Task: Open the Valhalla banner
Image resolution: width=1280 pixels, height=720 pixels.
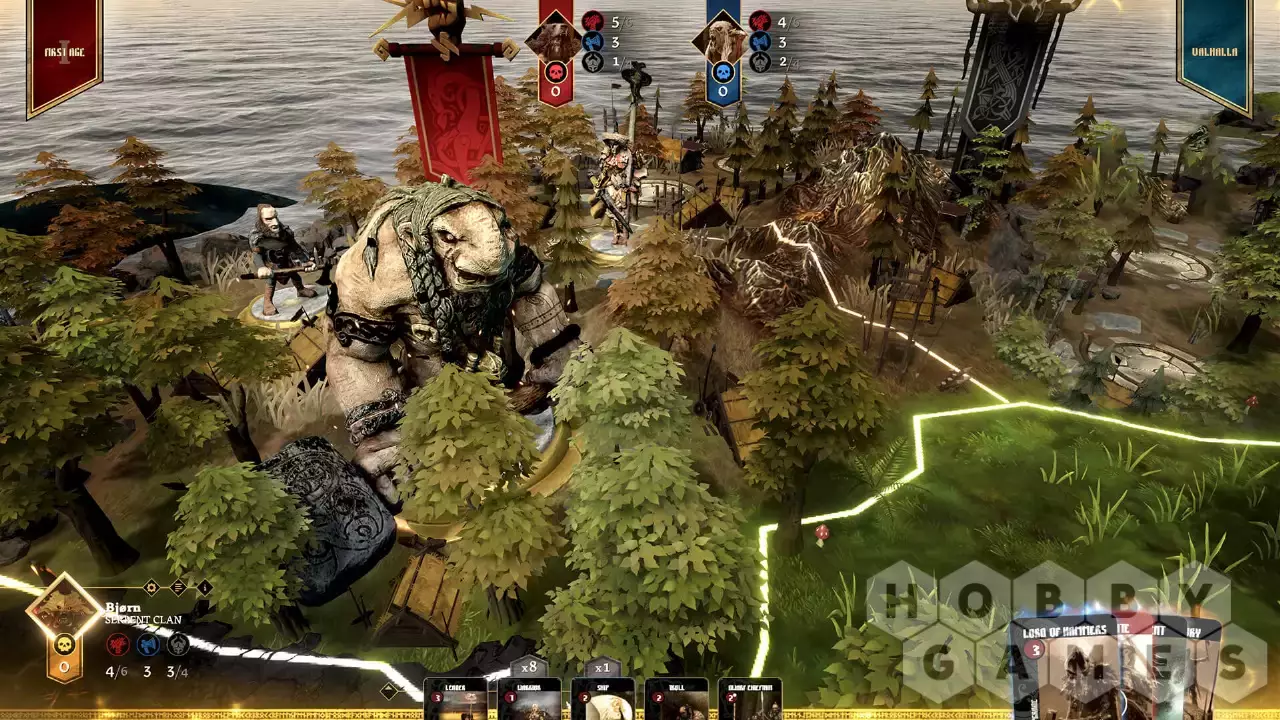Action: tap(1215, 50)
